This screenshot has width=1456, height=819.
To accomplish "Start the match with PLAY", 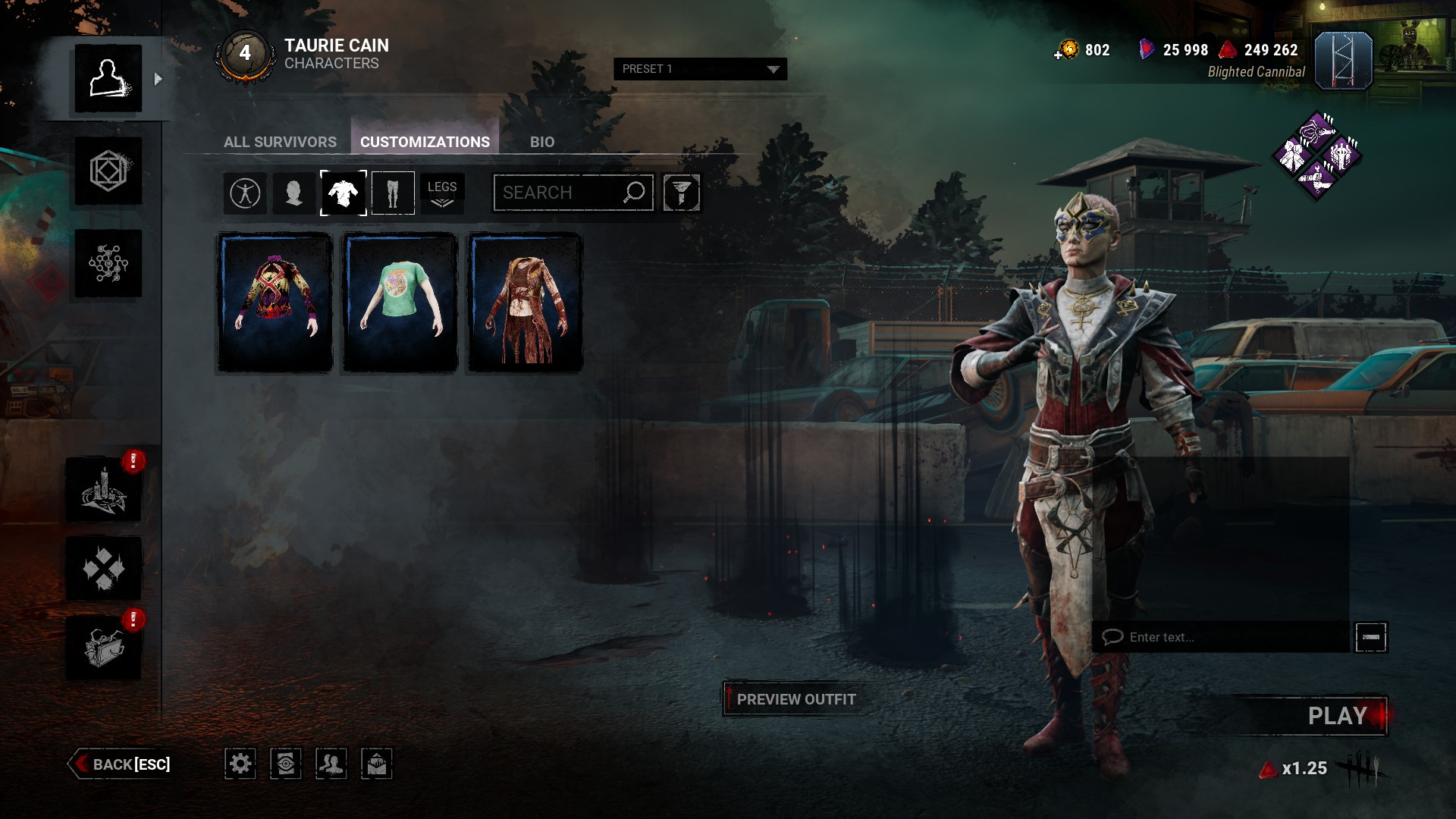I will pyautogui.click(x=1336, y=716).
